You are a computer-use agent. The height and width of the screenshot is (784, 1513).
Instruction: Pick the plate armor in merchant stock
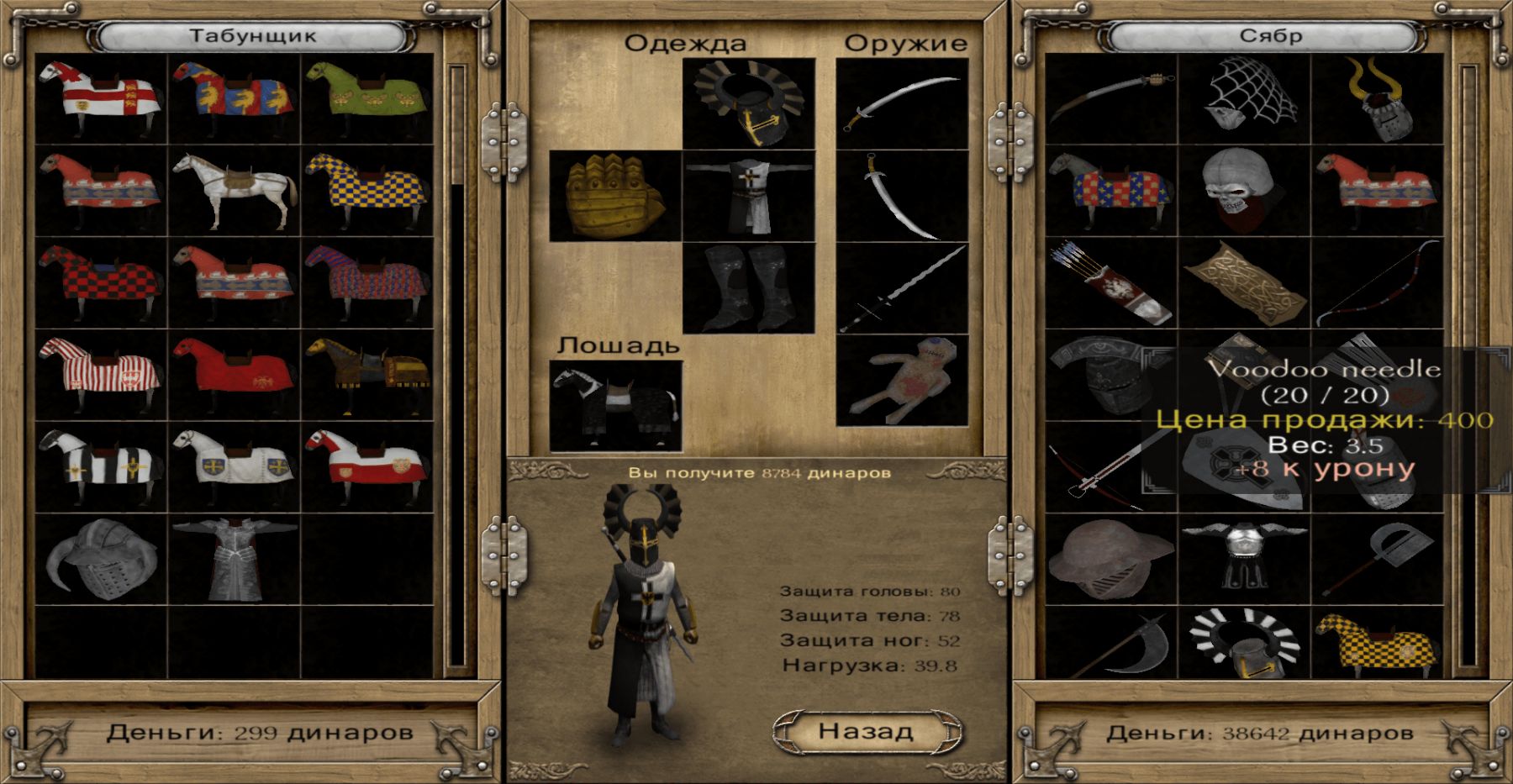235,559
